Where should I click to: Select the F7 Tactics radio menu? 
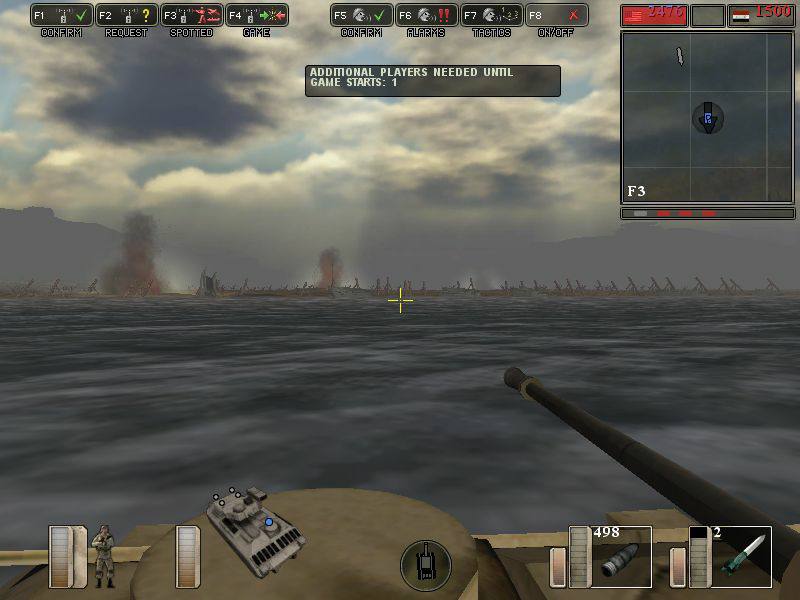(x=491, y=16)
